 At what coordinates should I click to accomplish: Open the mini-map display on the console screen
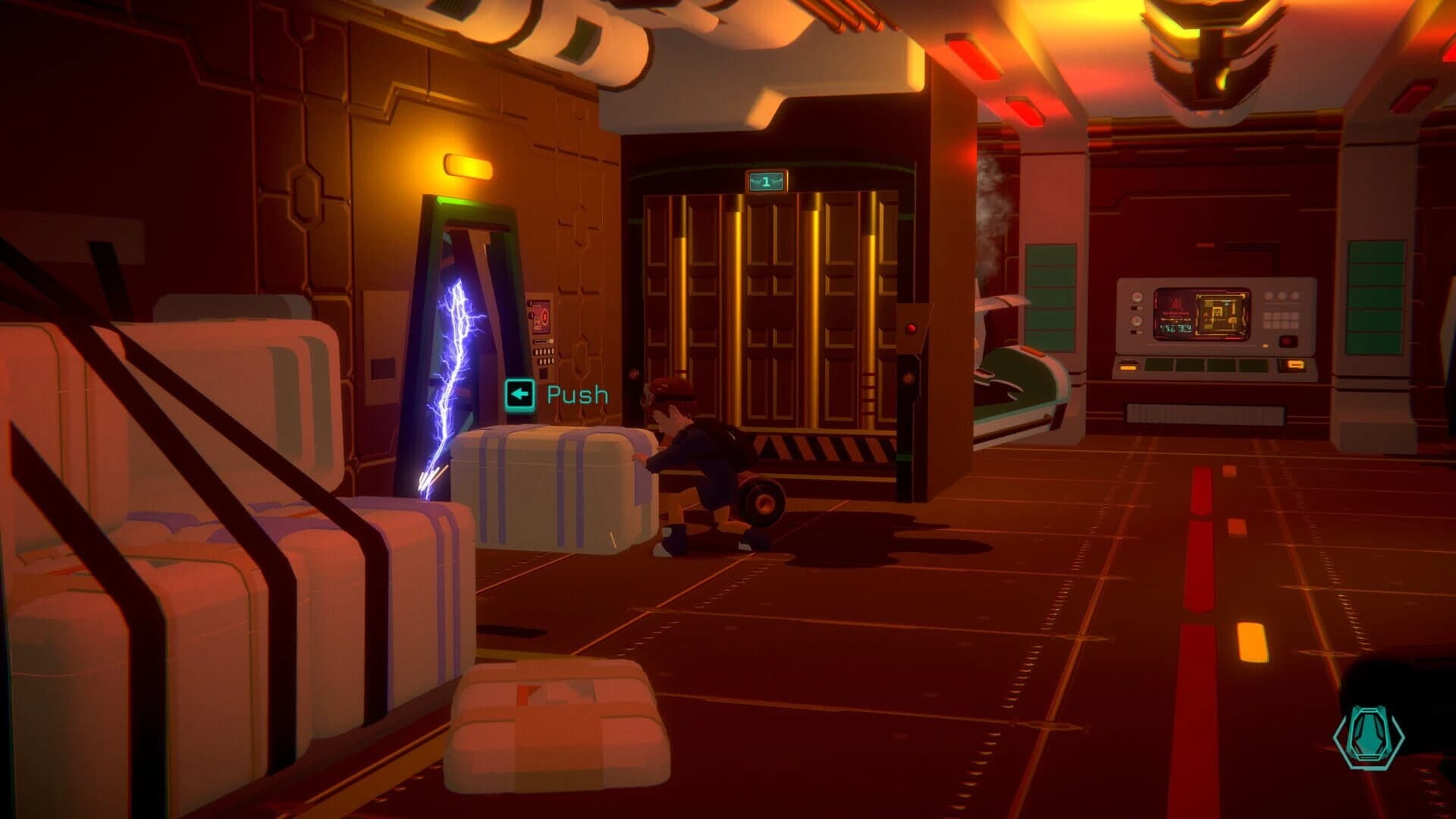1221,315
